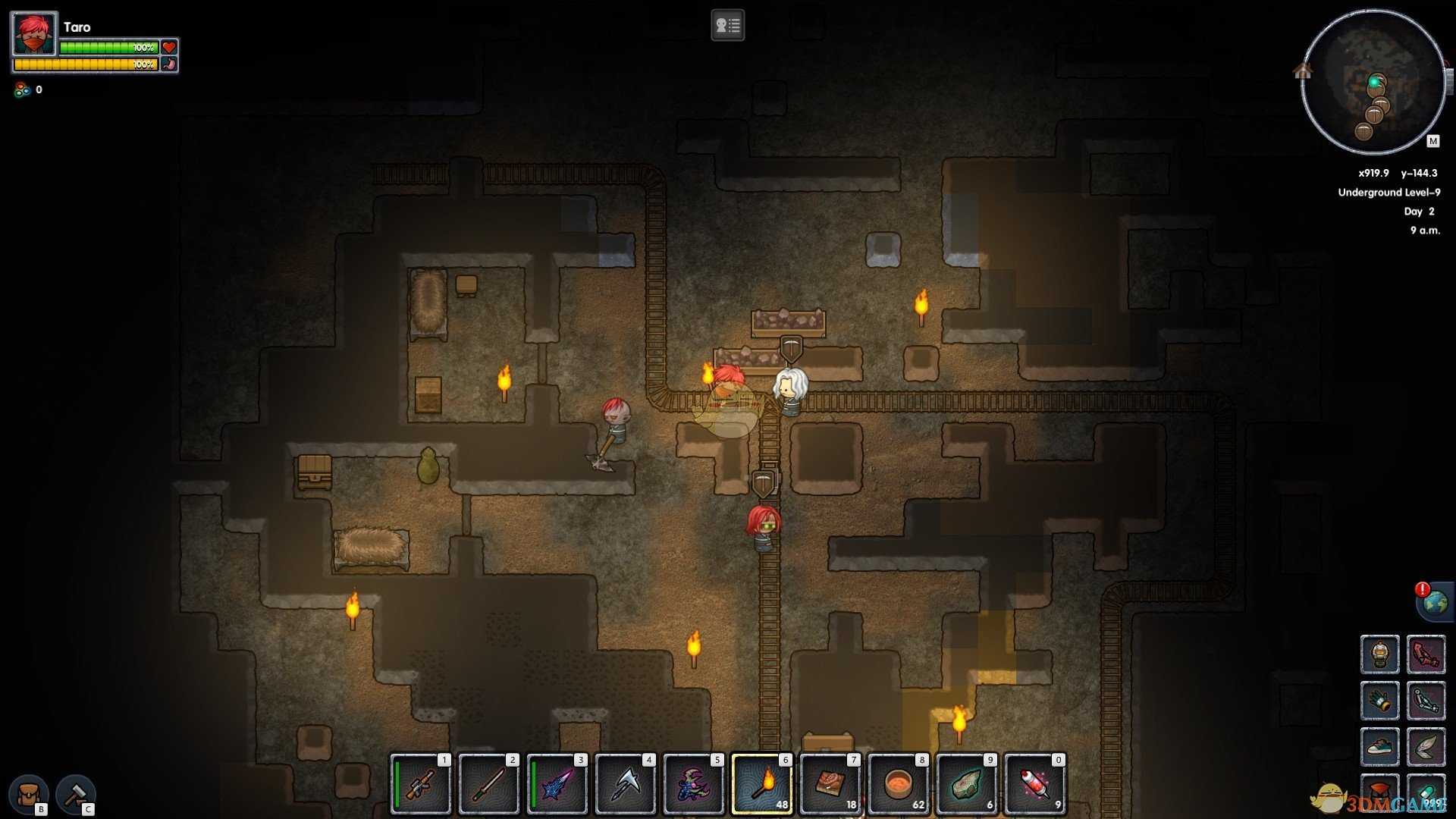Screen dimensions: 1456x819
Task: Choose the katana sword hotbar slot
Action: [x=489, y=784]
